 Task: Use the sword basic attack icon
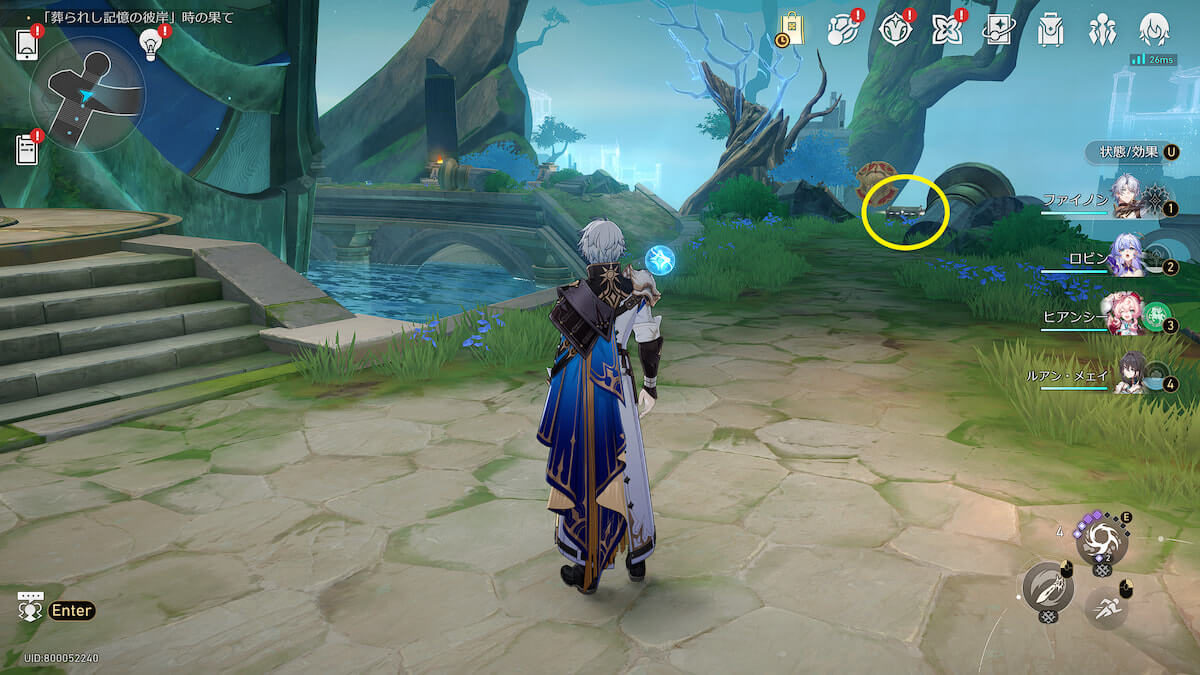(x=1047, y=588)
